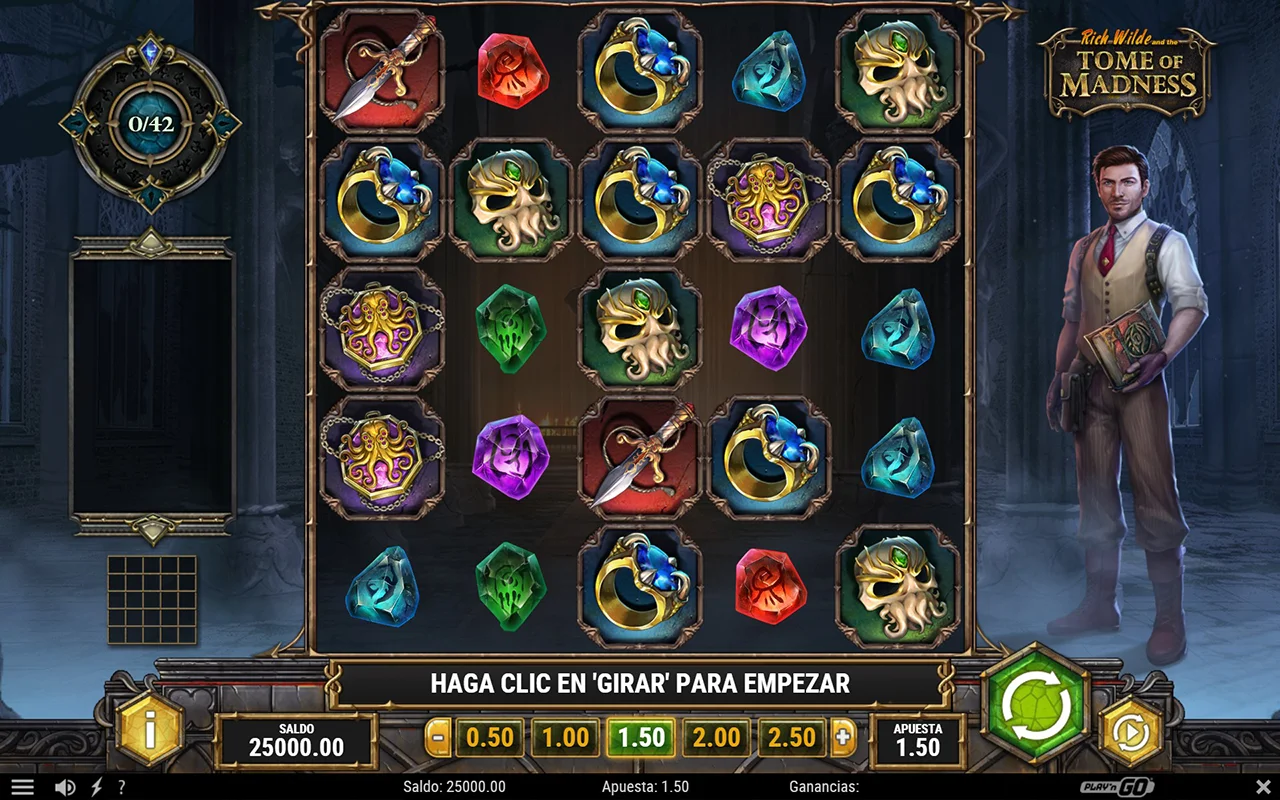
Task: Open the question mark help
Action: pos(122,787)
